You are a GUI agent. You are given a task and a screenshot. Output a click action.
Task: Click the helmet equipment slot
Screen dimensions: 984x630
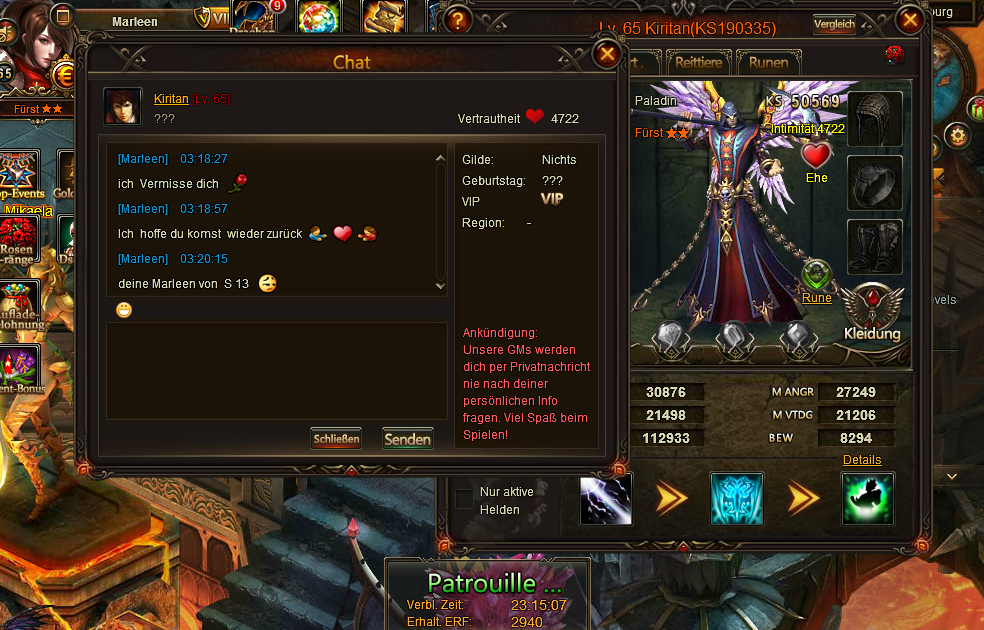pos(875,119)
